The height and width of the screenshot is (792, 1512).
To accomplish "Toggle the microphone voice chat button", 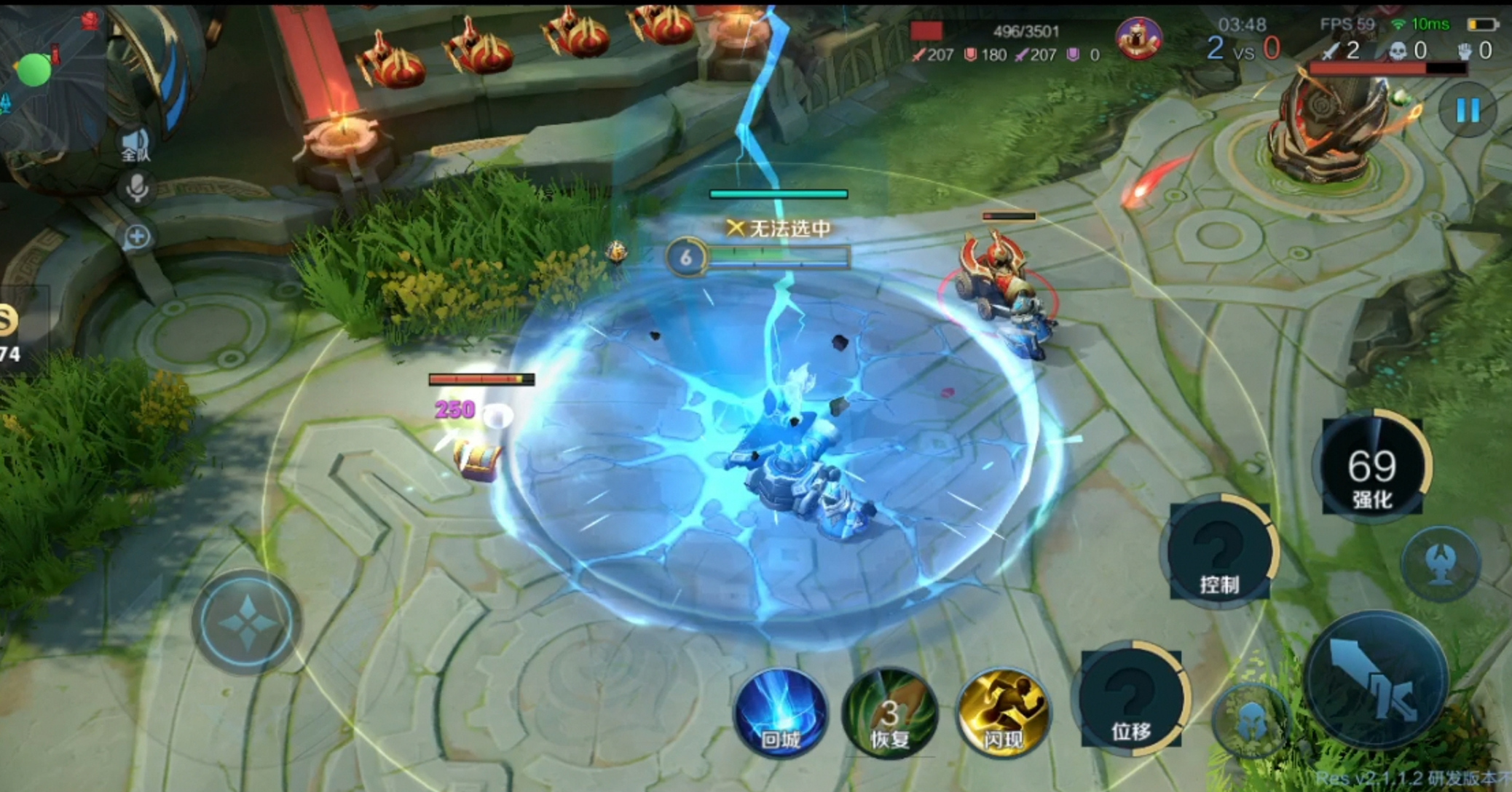I will point(136,189).
